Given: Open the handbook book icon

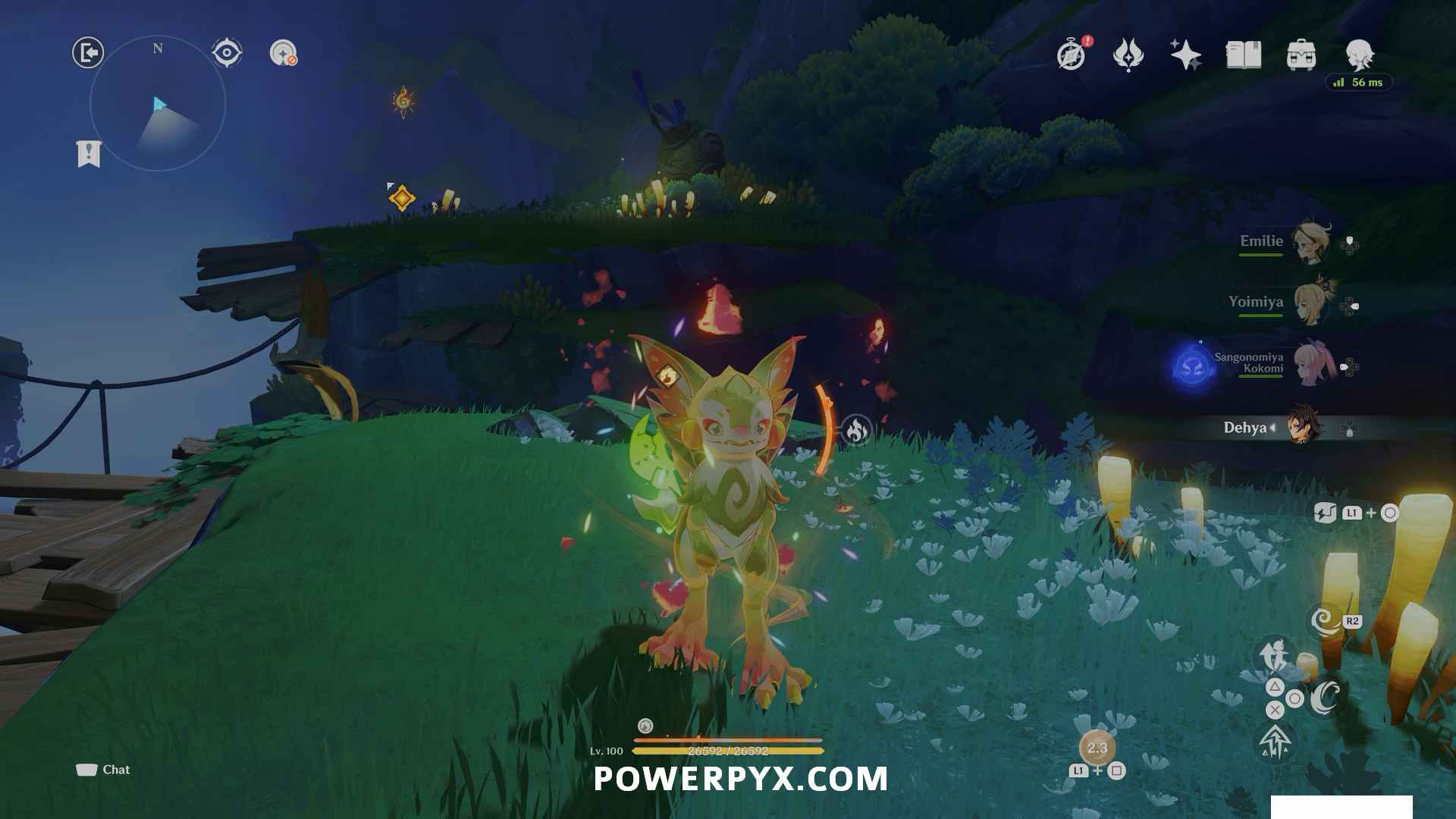Looking at the screenshot, I should tap(1244, 55).
